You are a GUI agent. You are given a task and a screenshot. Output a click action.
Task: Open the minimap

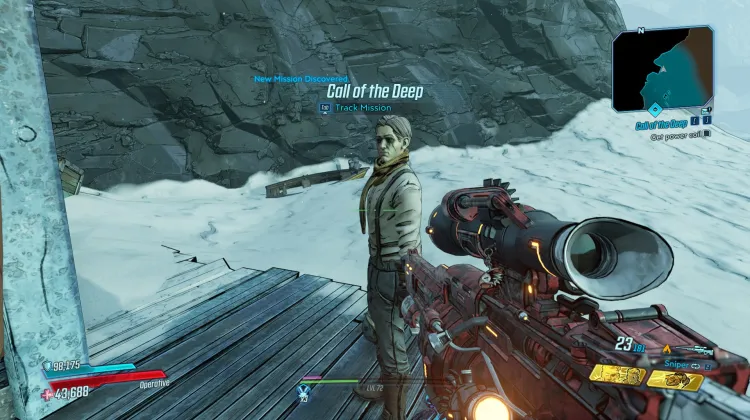tap(663, 68)
